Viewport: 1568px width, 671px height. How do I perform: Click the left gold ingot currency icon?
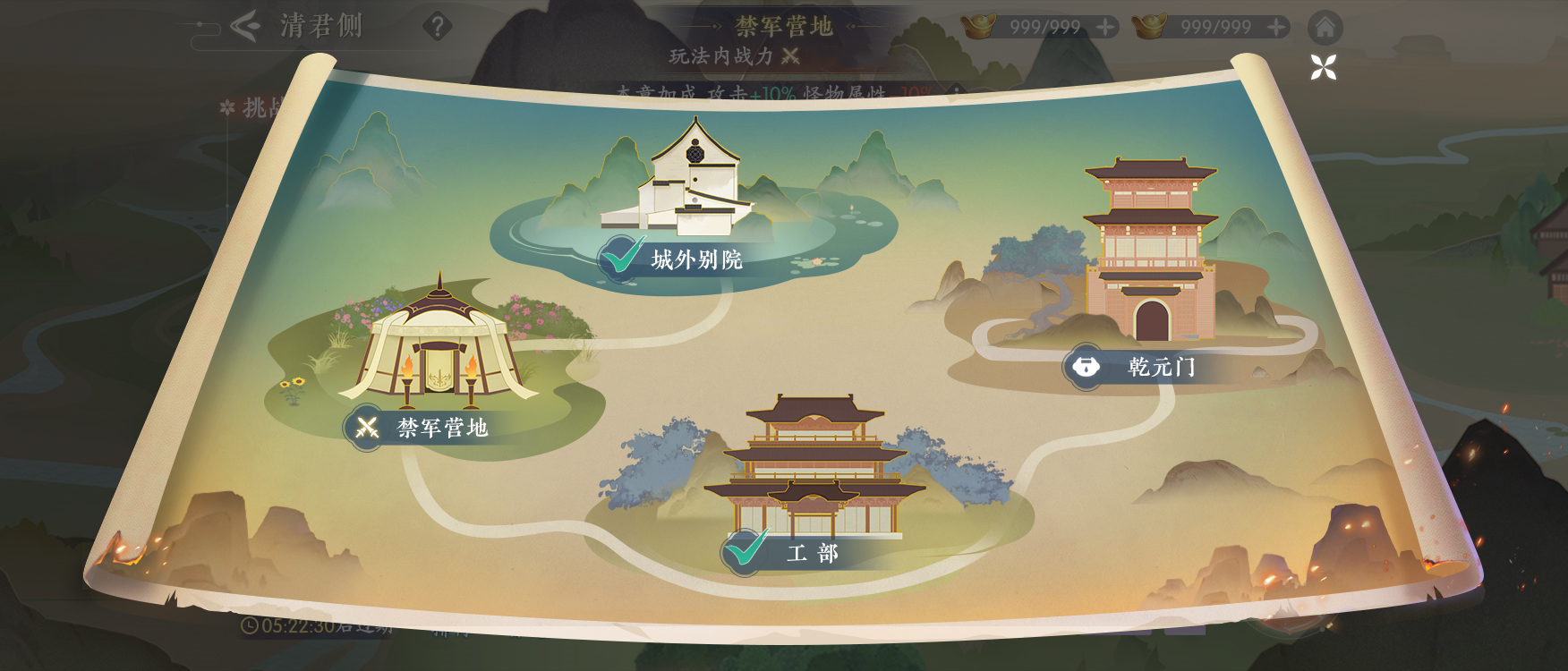[979, 25]
